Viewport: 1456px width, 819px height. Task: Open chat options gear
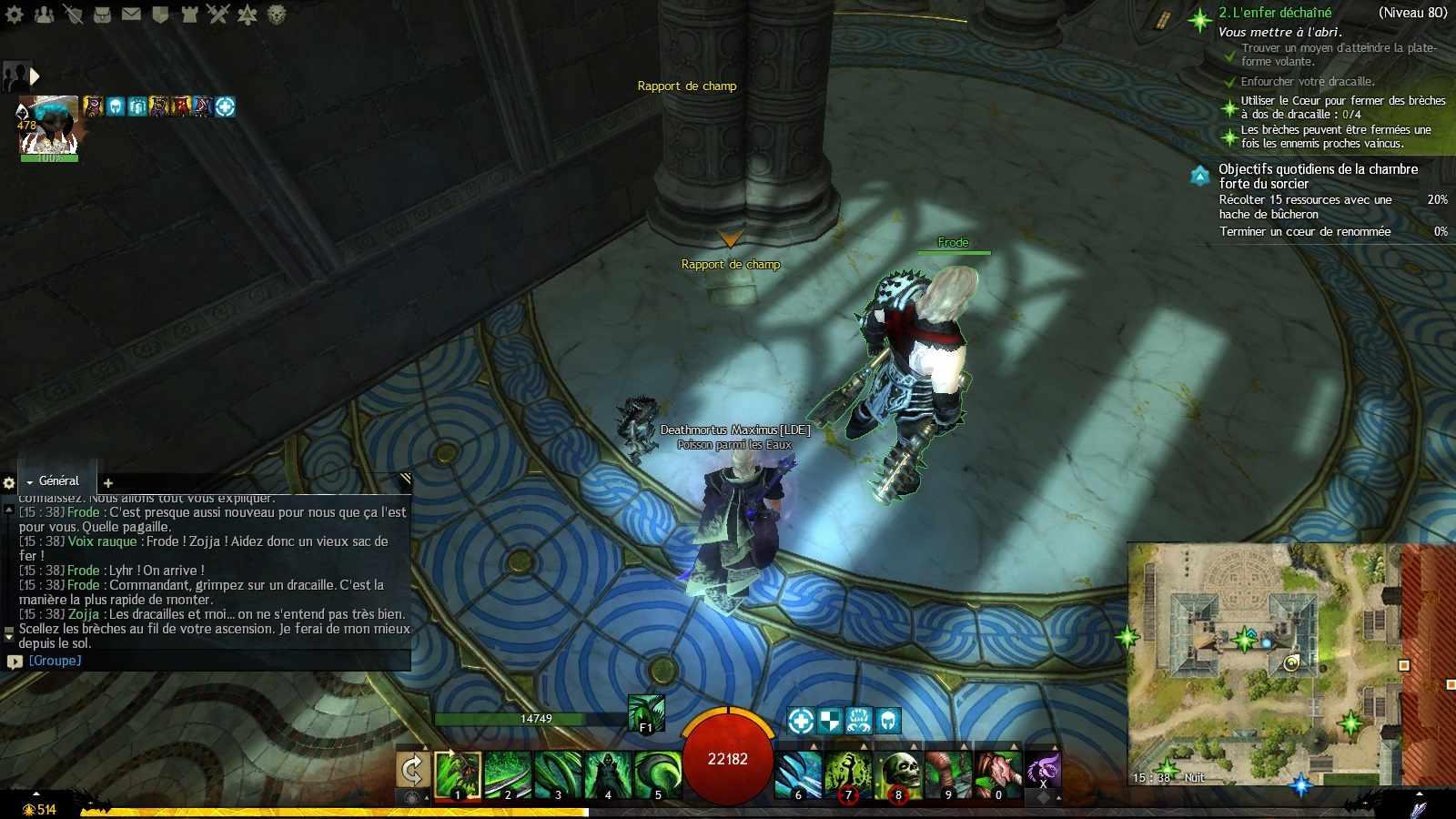pyautogui.click(x=9, y=483)
